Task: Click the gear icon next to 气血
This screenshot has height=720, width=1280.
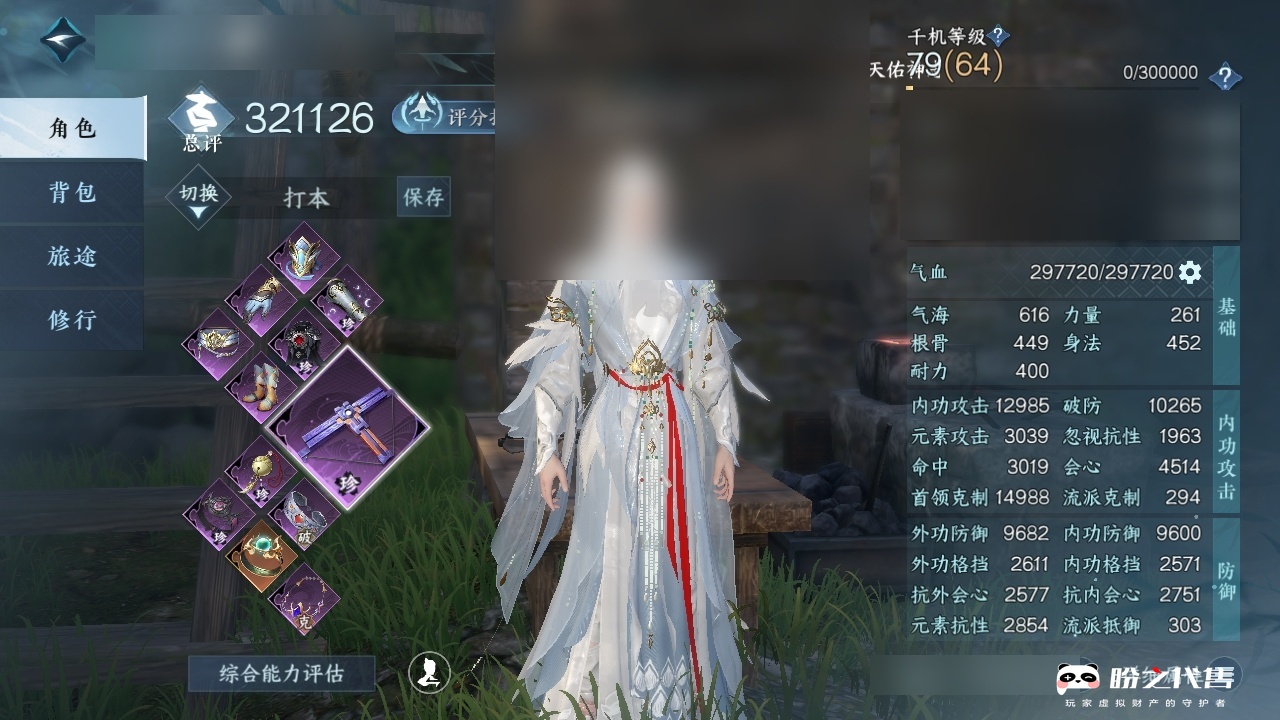Action: pos(1190,272)
